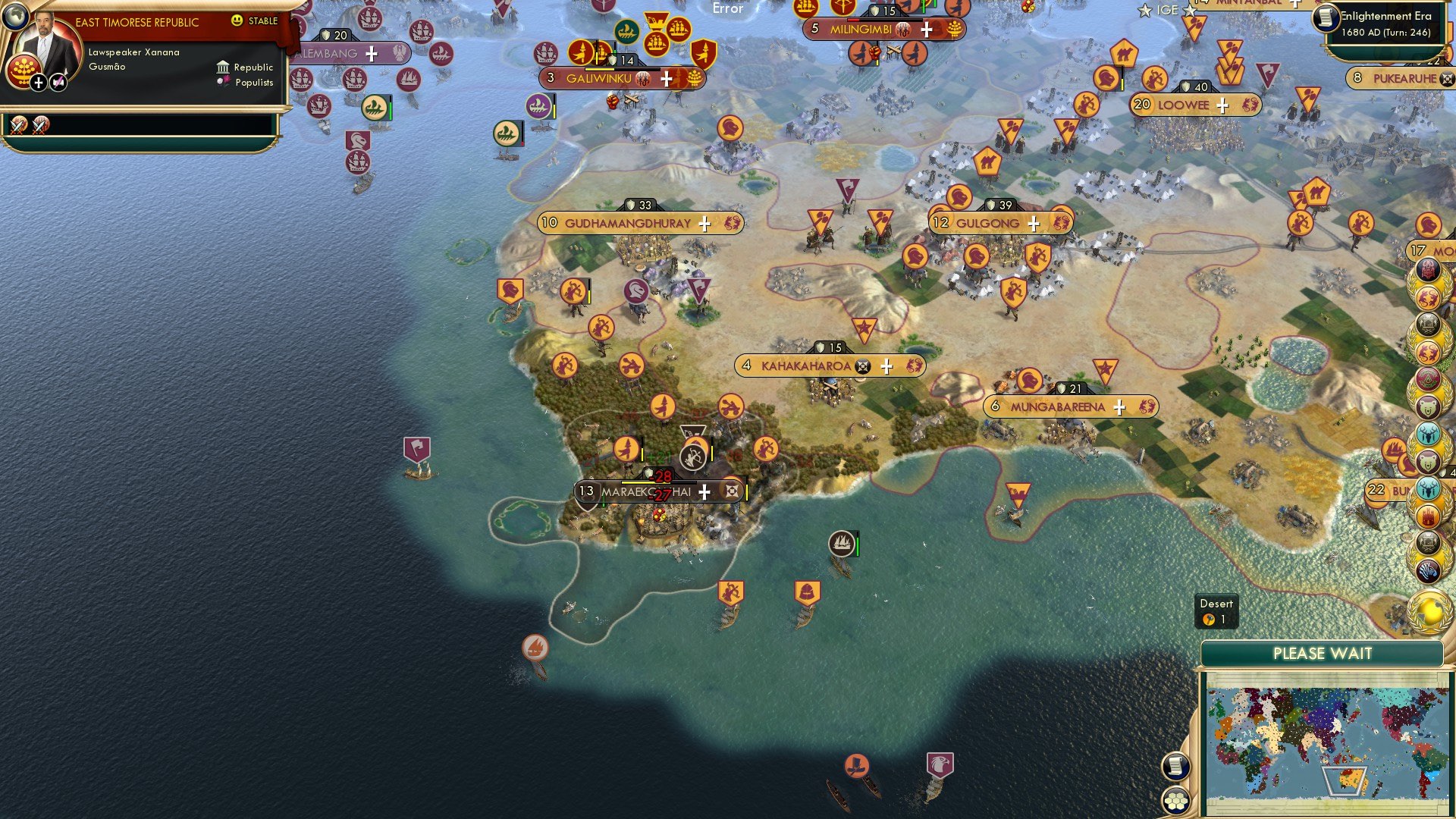Open the globe view button above the leader portrait
Viewport: 1456px width, 819px height.
(17, 17)
